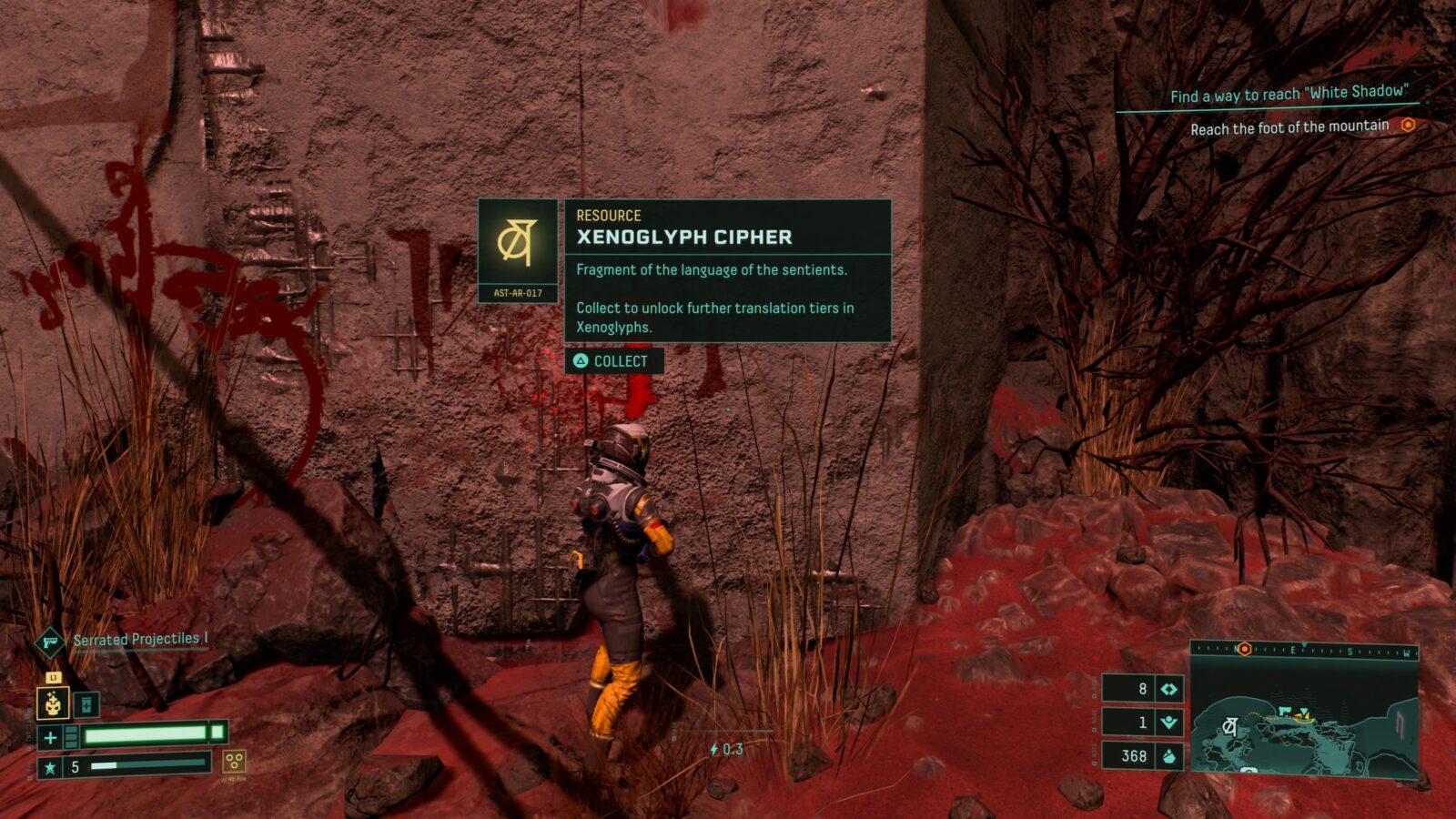
Task: Click the ether resource icon showing 8
Action: (x=1169, y=689)
